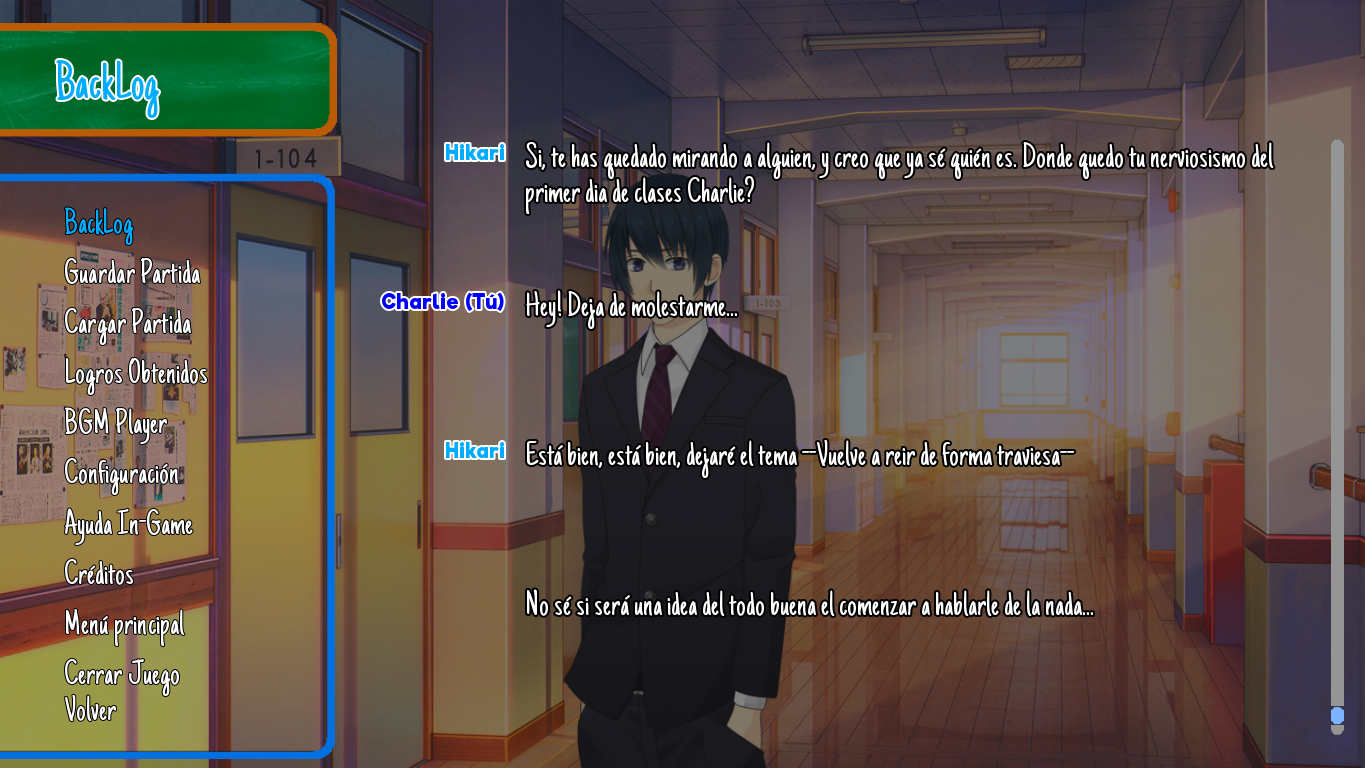Return to Menú principal
1365x768 pixels.
(124, 625)
